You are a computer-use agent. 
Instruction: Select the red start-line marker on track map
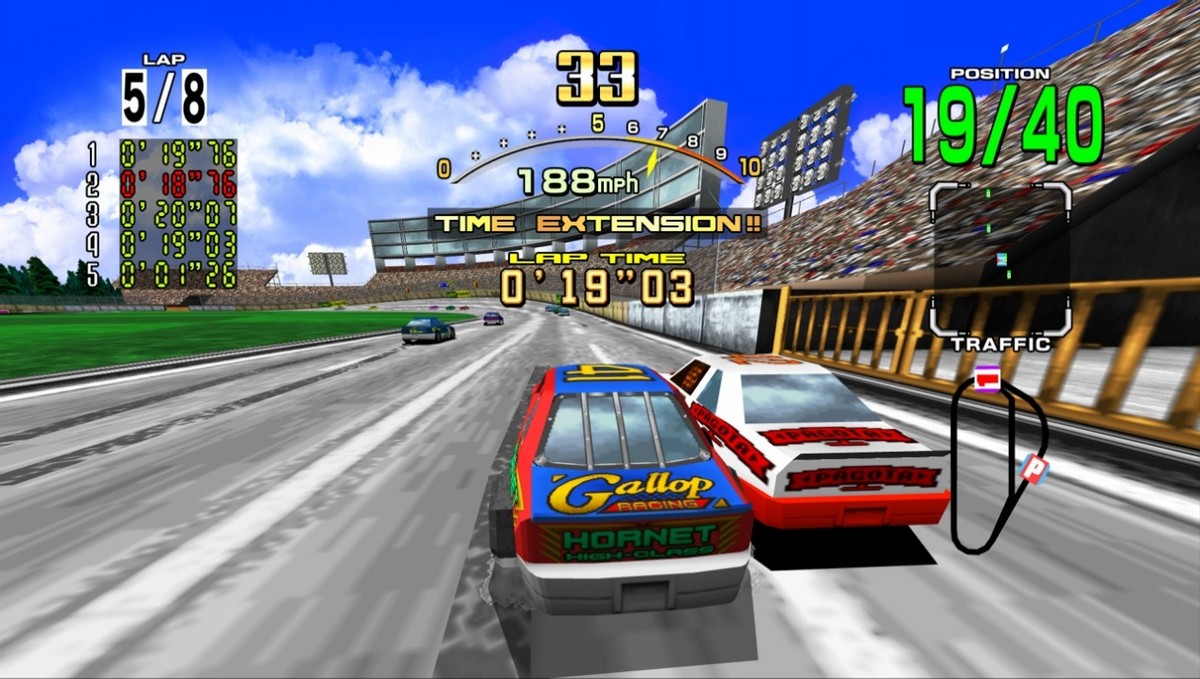point(988,379)
